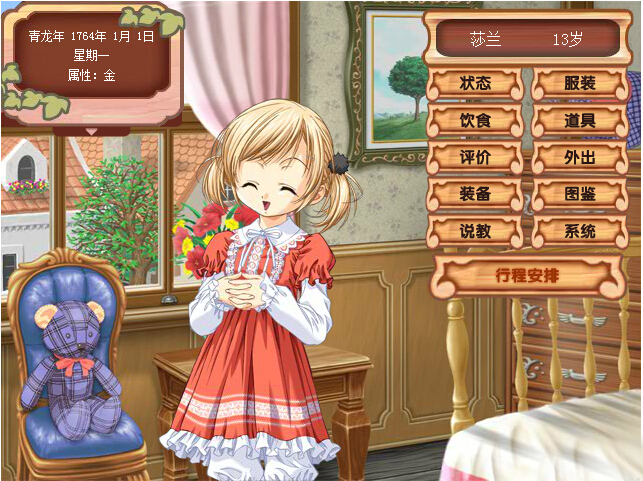Open the 状态 status menu
Viewport: 643px width, 481px height.
click(475, 84)
